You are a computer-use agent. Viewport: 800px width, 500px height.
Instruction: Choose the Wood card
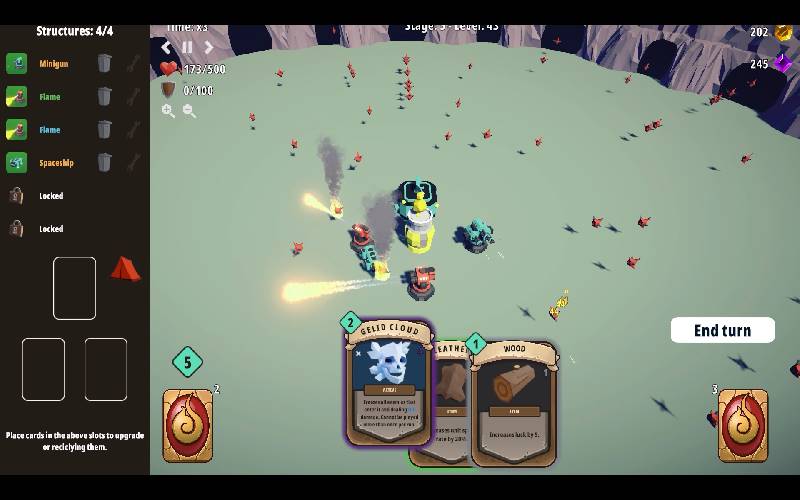513,405
